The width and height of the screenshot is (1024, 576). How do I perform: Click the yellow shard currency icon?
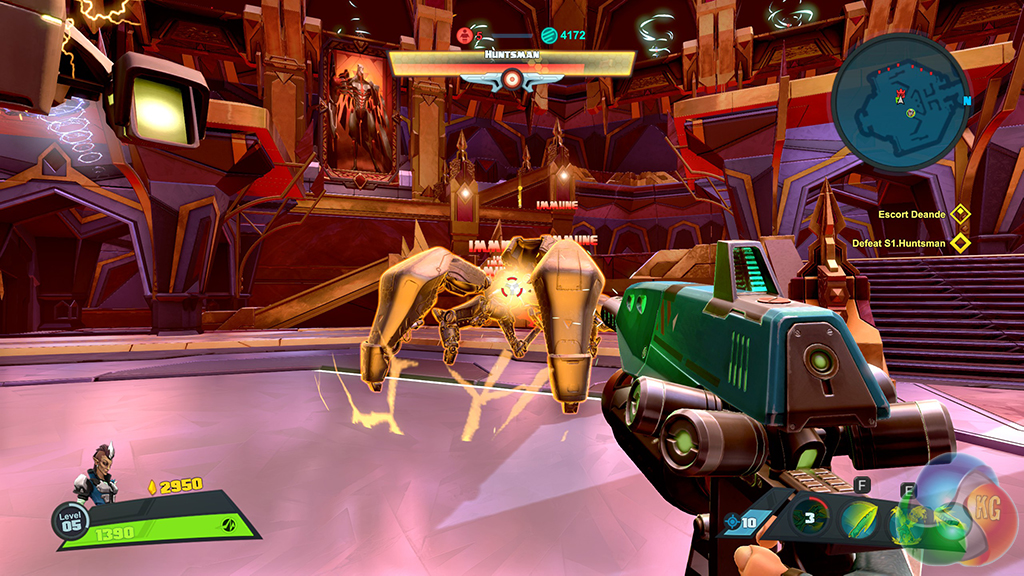[x=152, y=487]
